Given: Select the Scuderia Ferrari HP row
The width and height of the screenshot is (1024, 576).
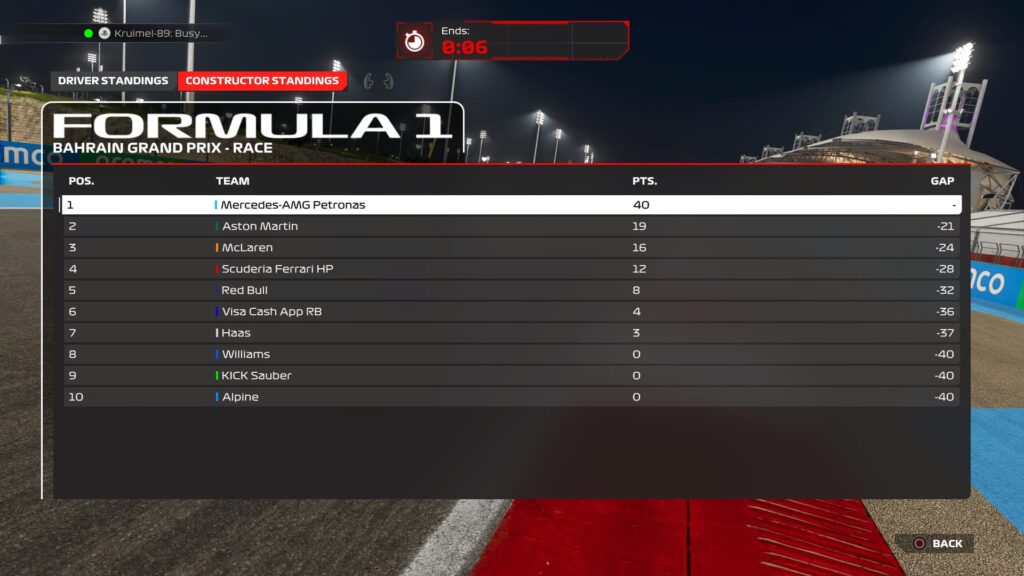Looking at the screenshot, I should 511,269.
